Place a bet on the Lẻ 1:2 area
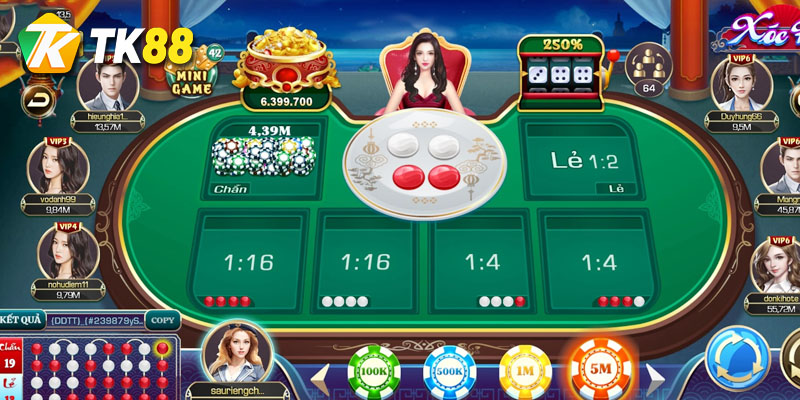Screen dimensions: 800x400 point(583,159)
